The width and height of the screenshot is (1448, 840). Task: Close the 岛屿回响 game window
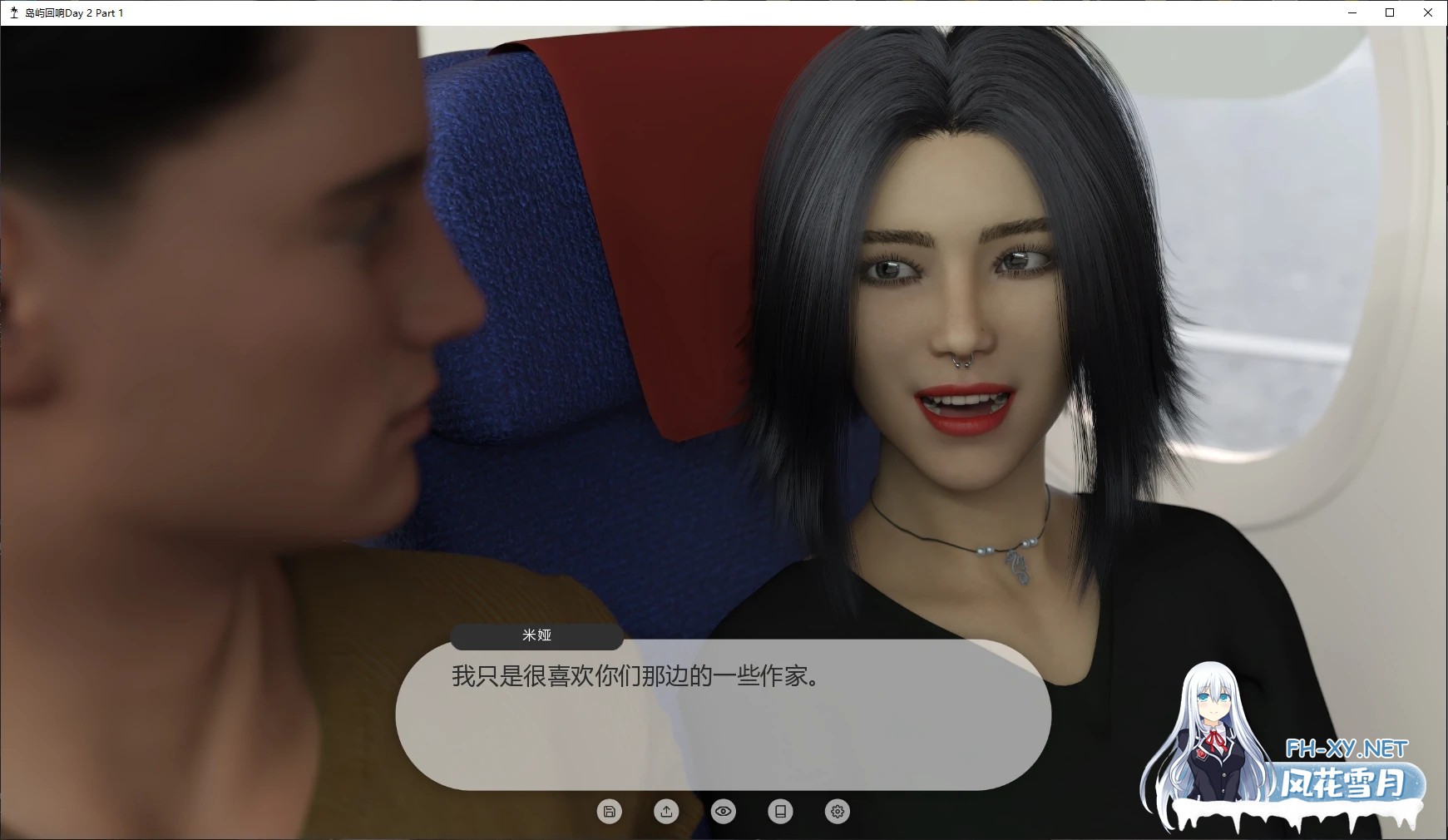(x=1428, y=12)
